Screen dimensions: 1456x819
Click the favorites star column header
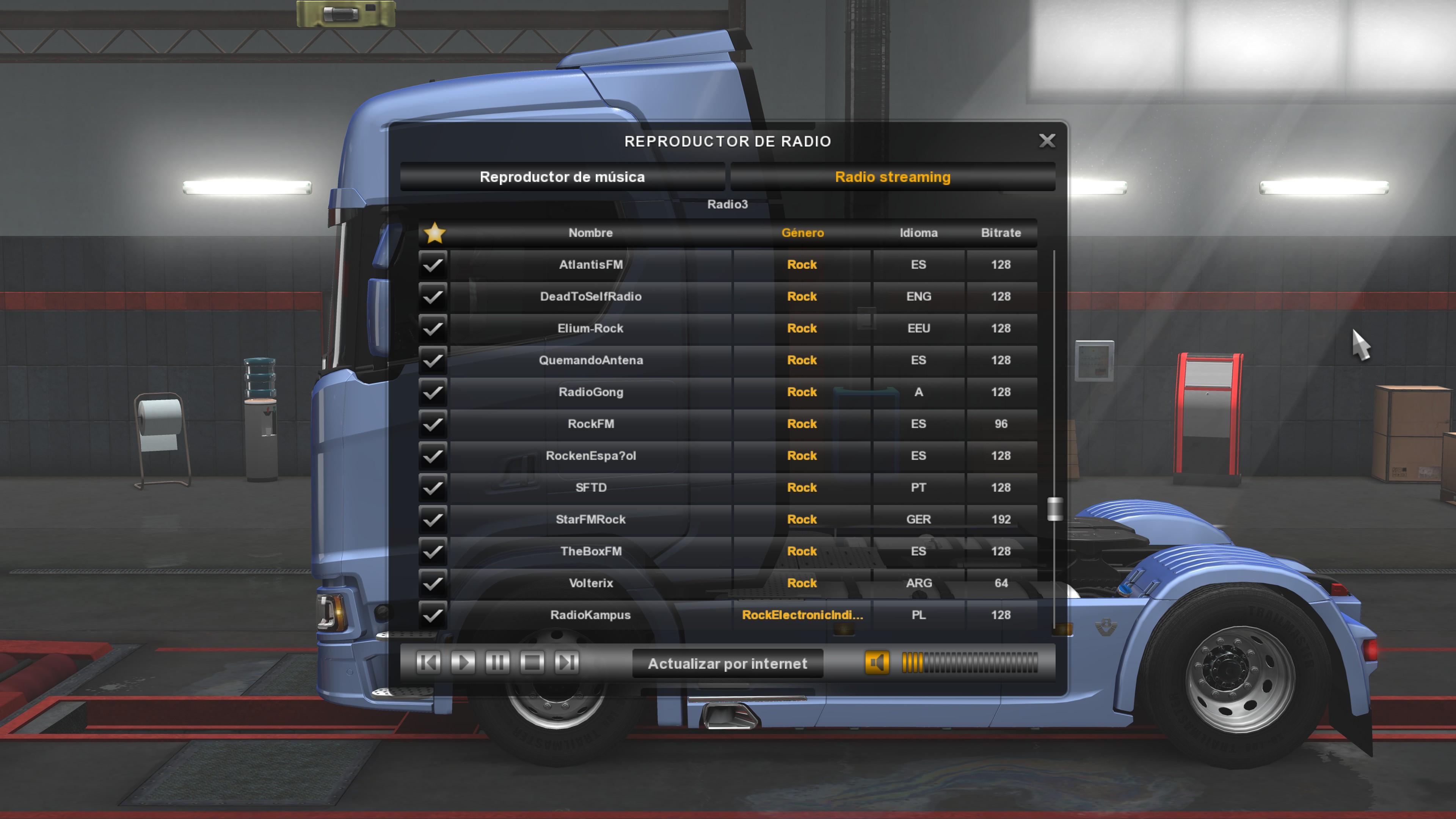pos(434,233)
